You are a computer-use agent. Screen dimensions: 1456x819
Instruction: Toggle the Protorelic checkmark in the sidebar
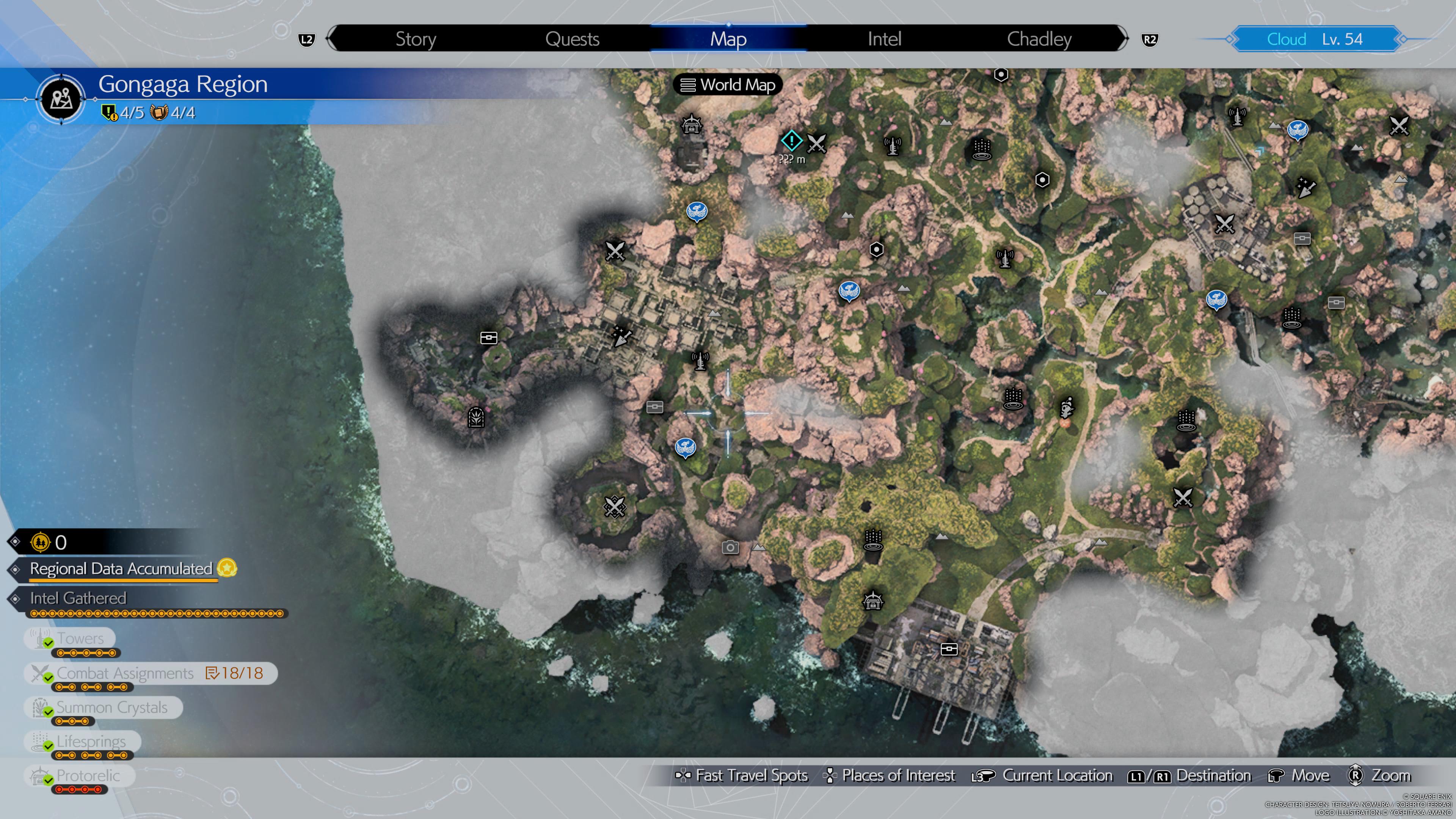coord(48,780)
